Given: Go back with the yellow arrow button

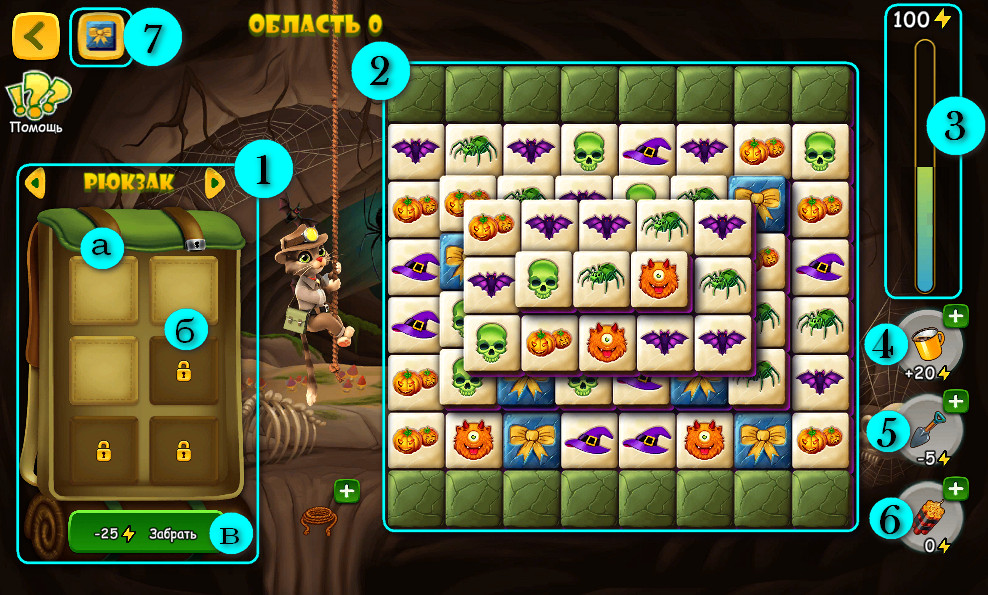Looking at the screenshot, I should click(35, 37).
